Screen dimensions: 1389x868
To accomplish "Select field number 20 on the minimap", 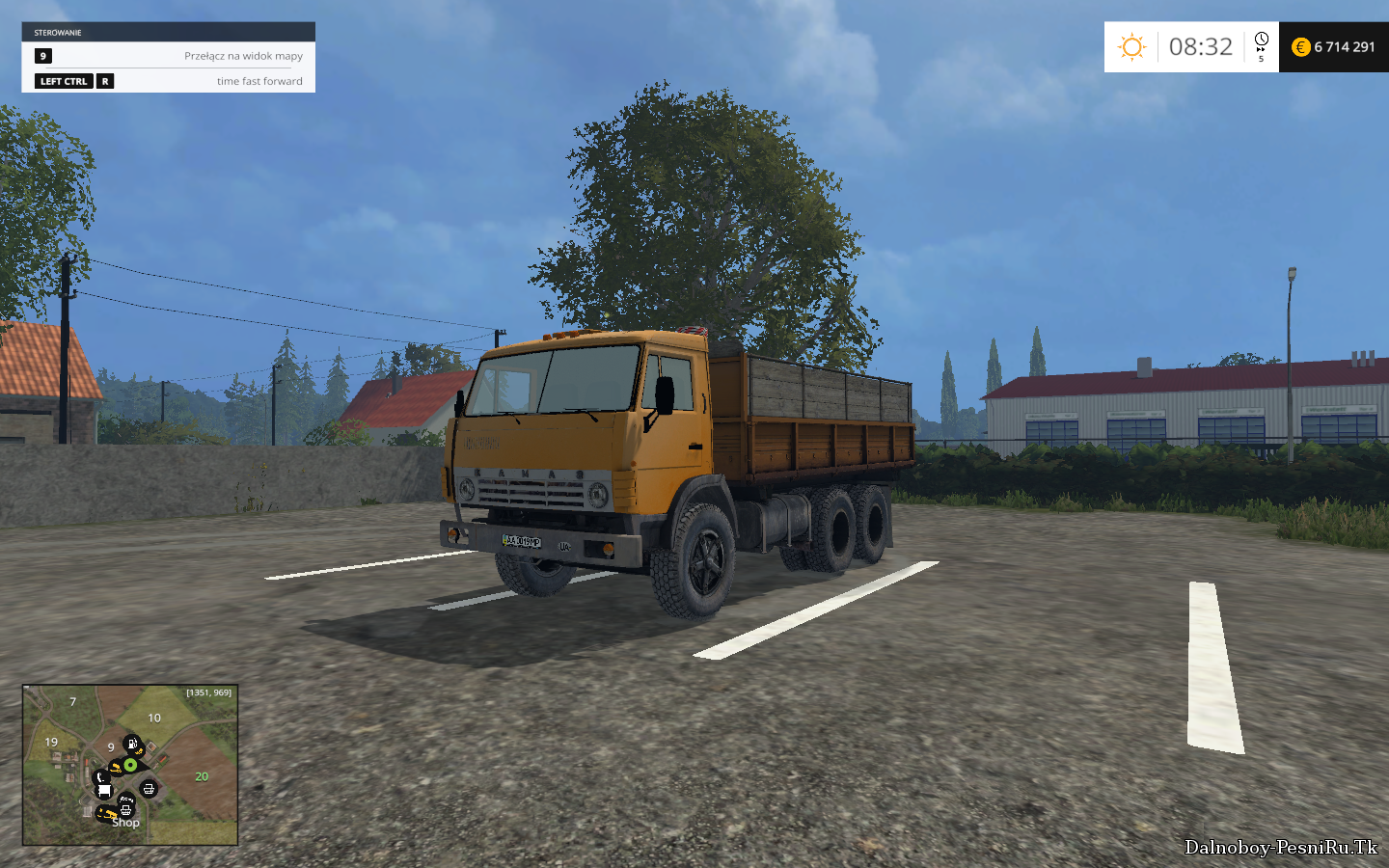I will pyautogui.click(x=201, y=776).
